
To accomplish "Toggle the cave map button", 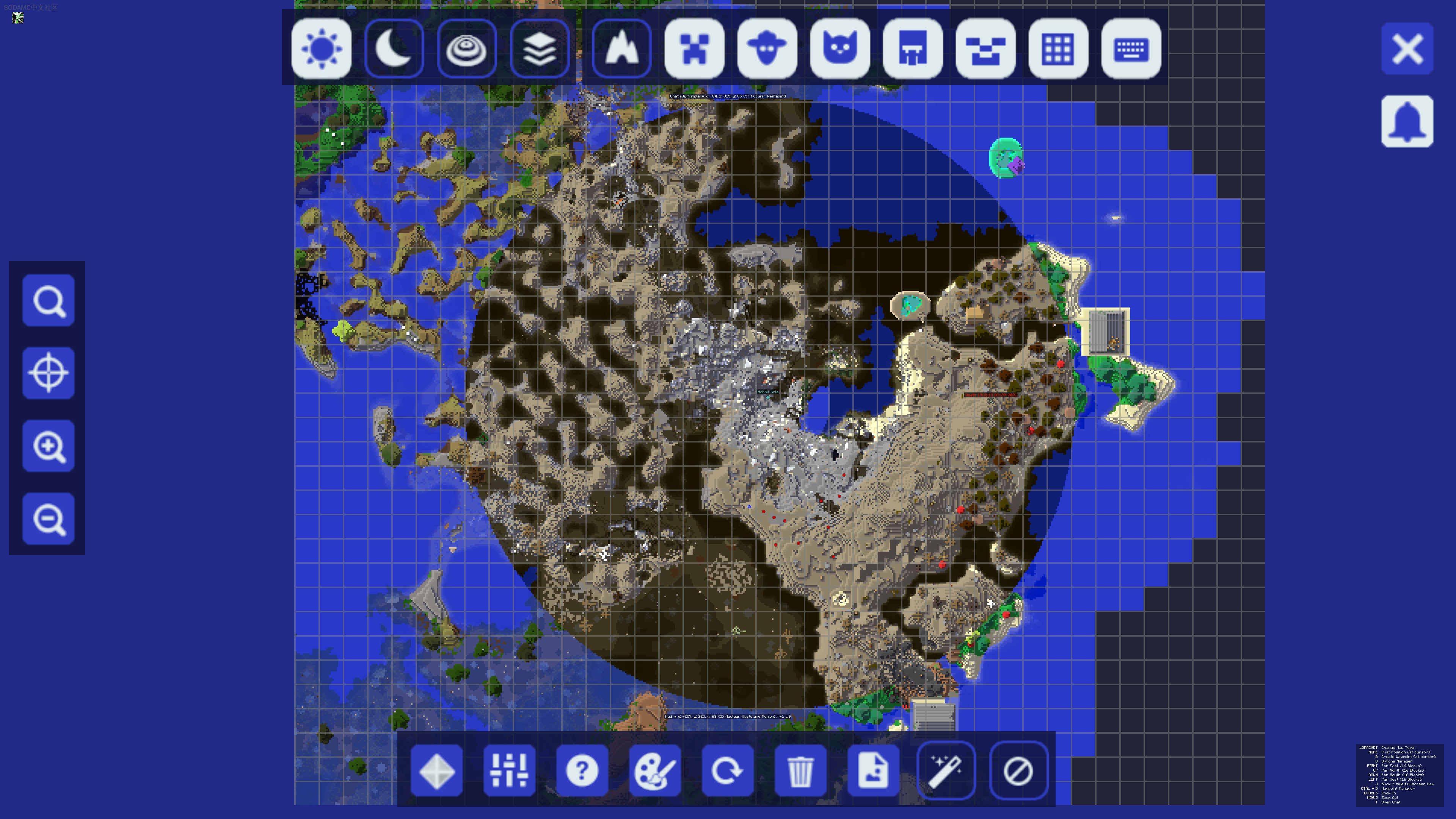I will pyautogui.click(x=621, y=48).
